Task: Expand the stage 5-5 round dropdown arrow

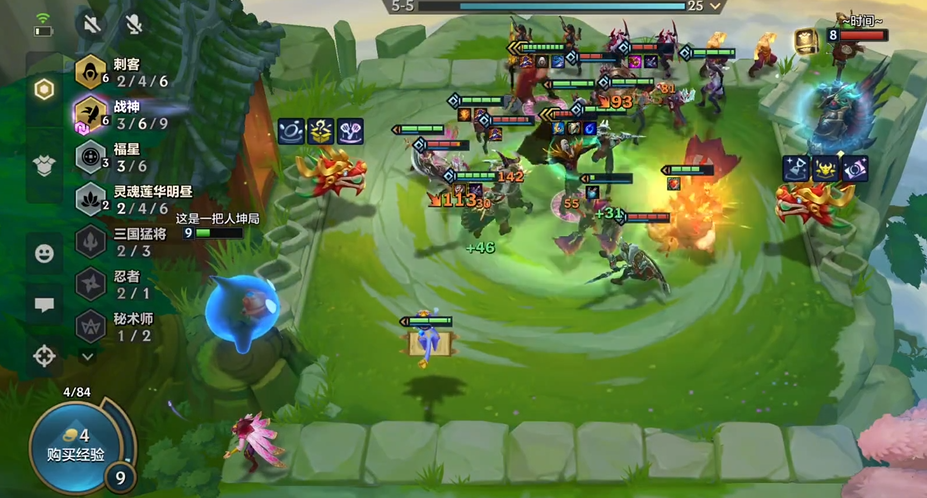Action: tap(715, 6)
